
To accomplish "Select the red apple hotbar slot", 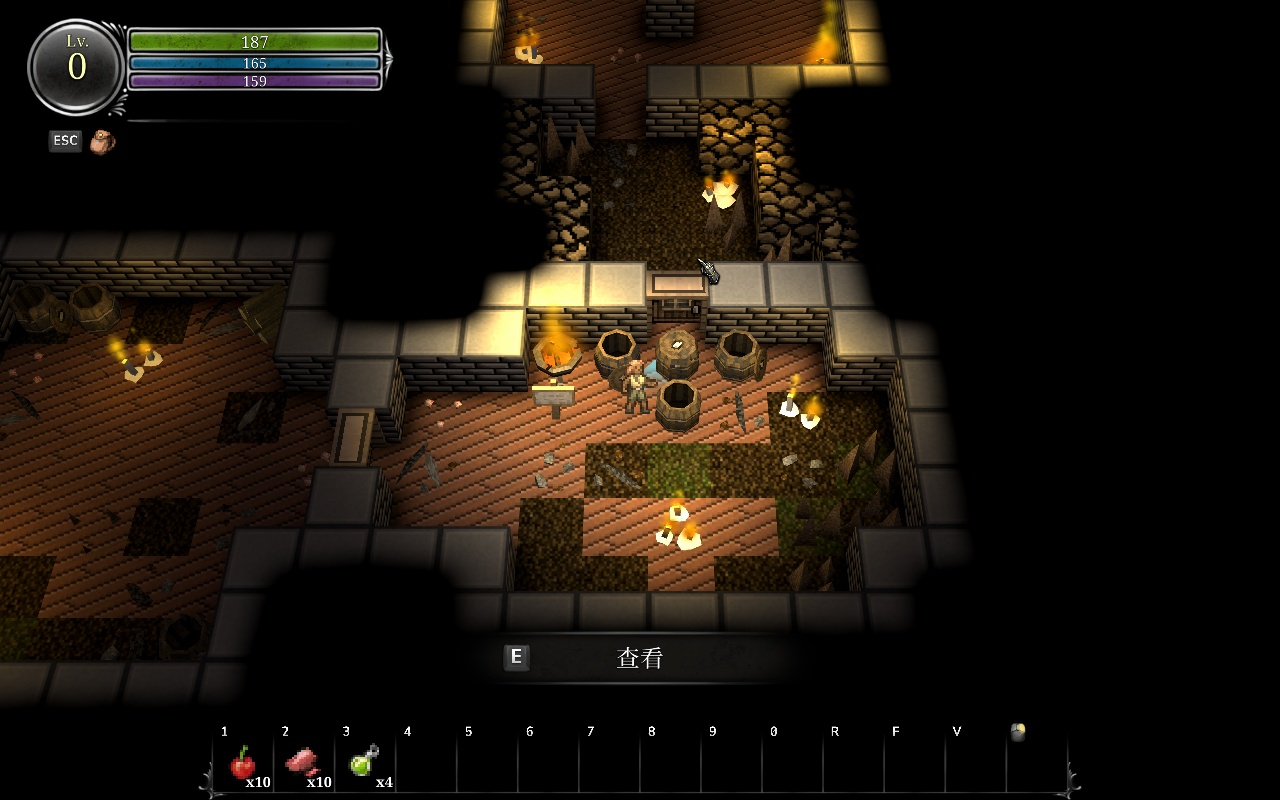I will tap(243, 763).
